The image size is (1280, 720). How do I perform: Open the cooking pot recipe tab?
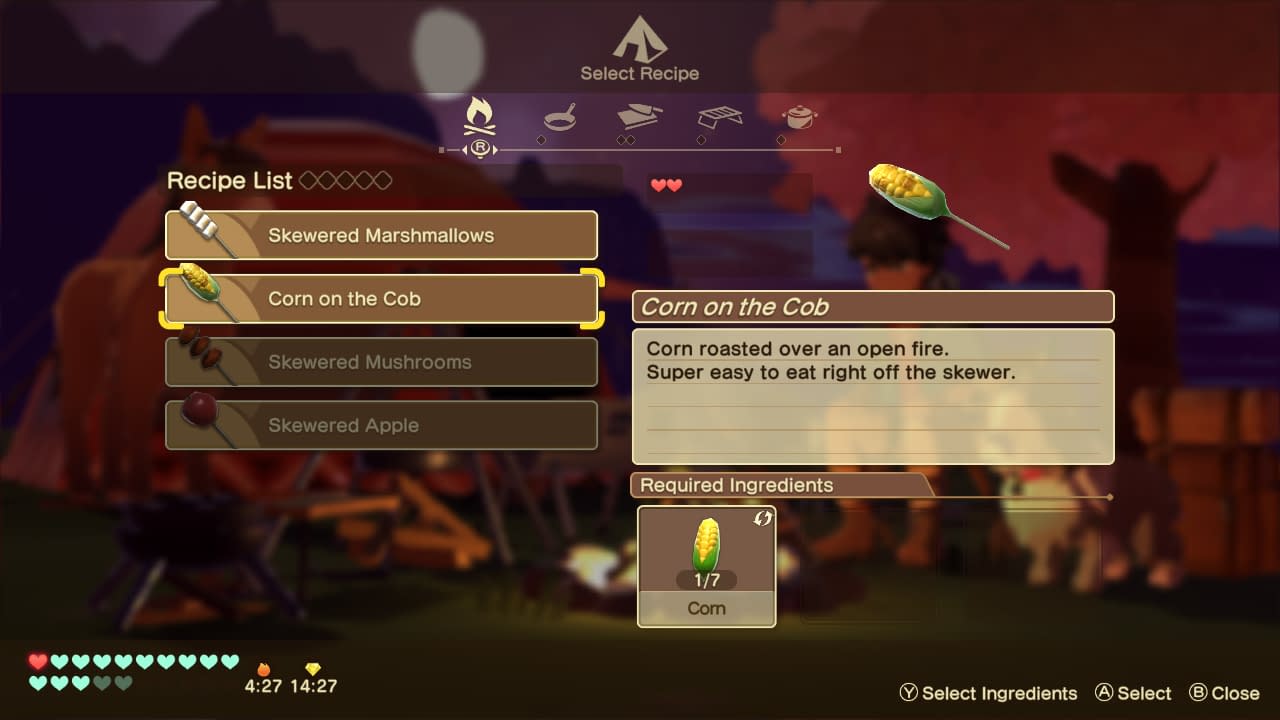(799, 117)
